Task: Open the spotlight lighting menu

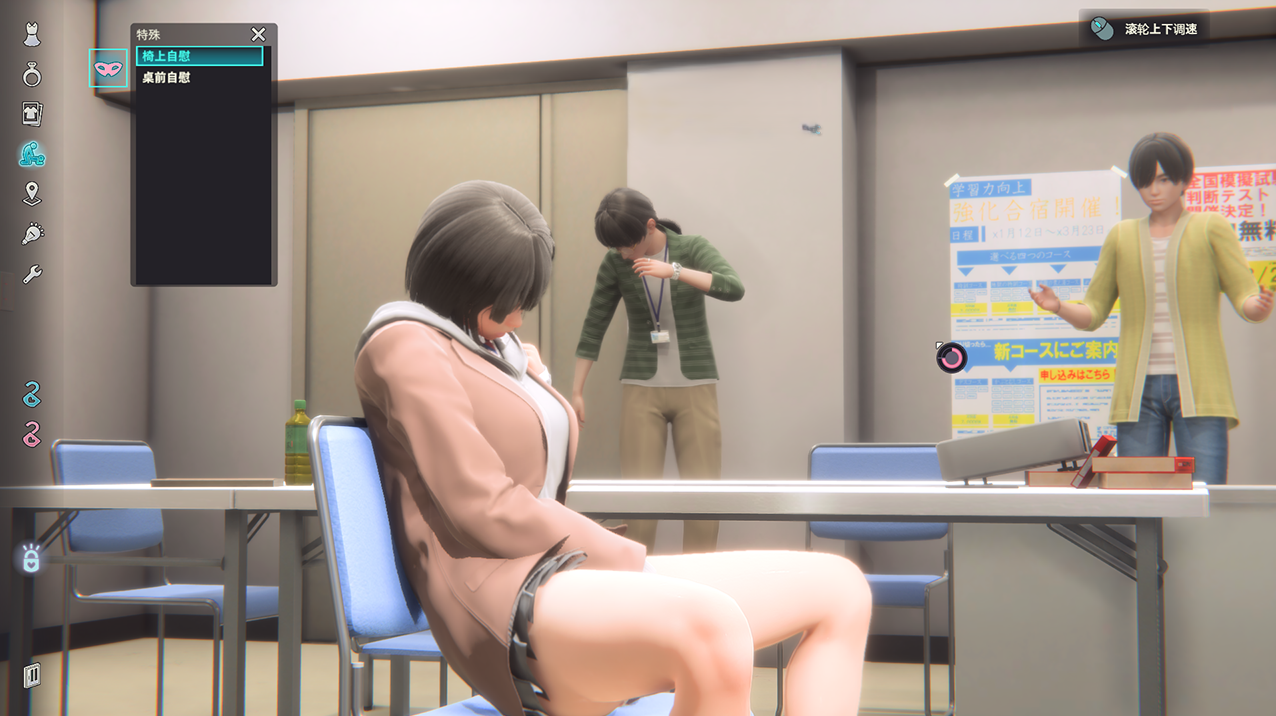Action: coord(32,234)
